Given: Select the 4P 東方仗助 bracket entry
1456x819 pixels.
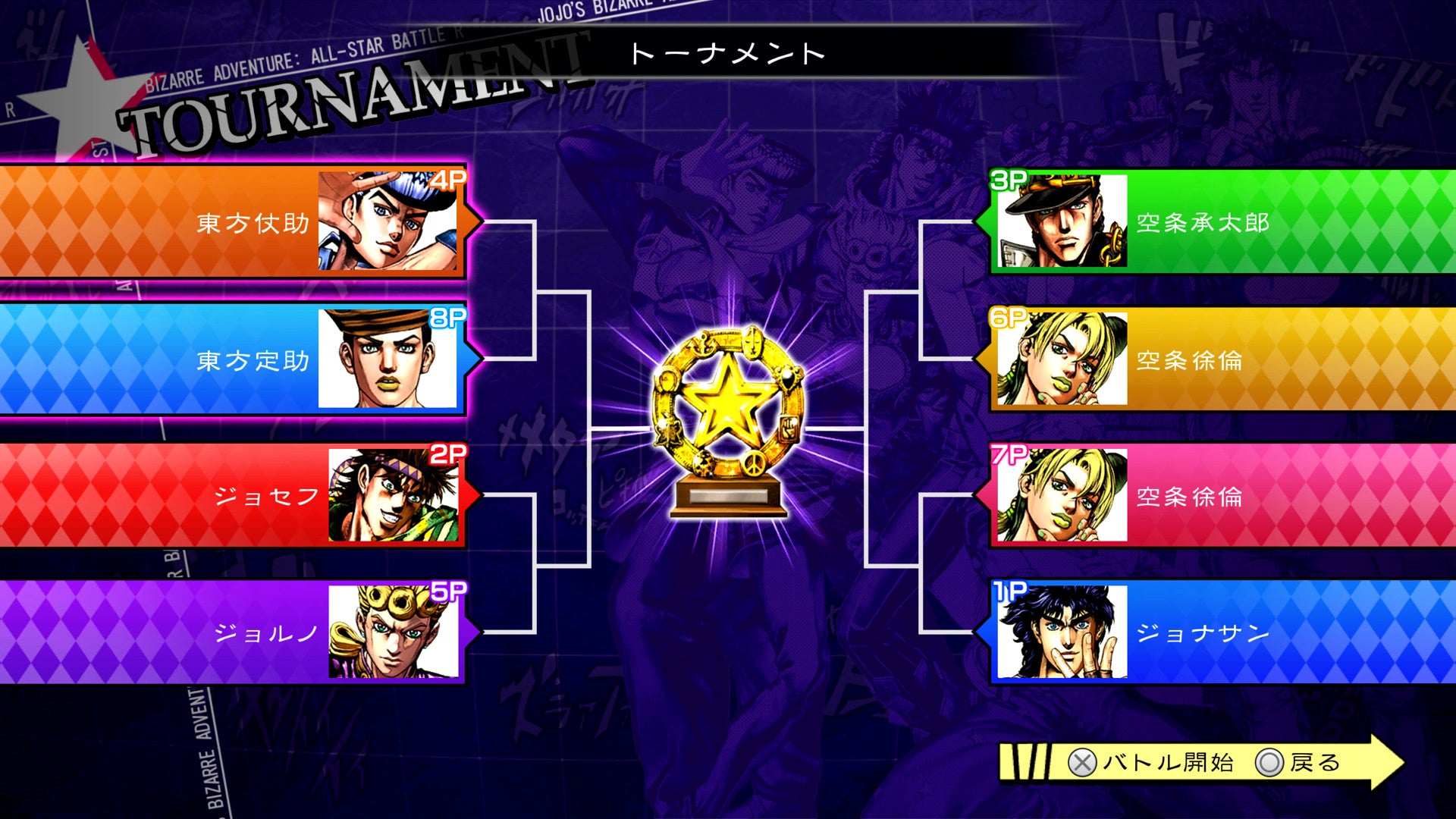Looking at the screenshot, I should [231, 221].
